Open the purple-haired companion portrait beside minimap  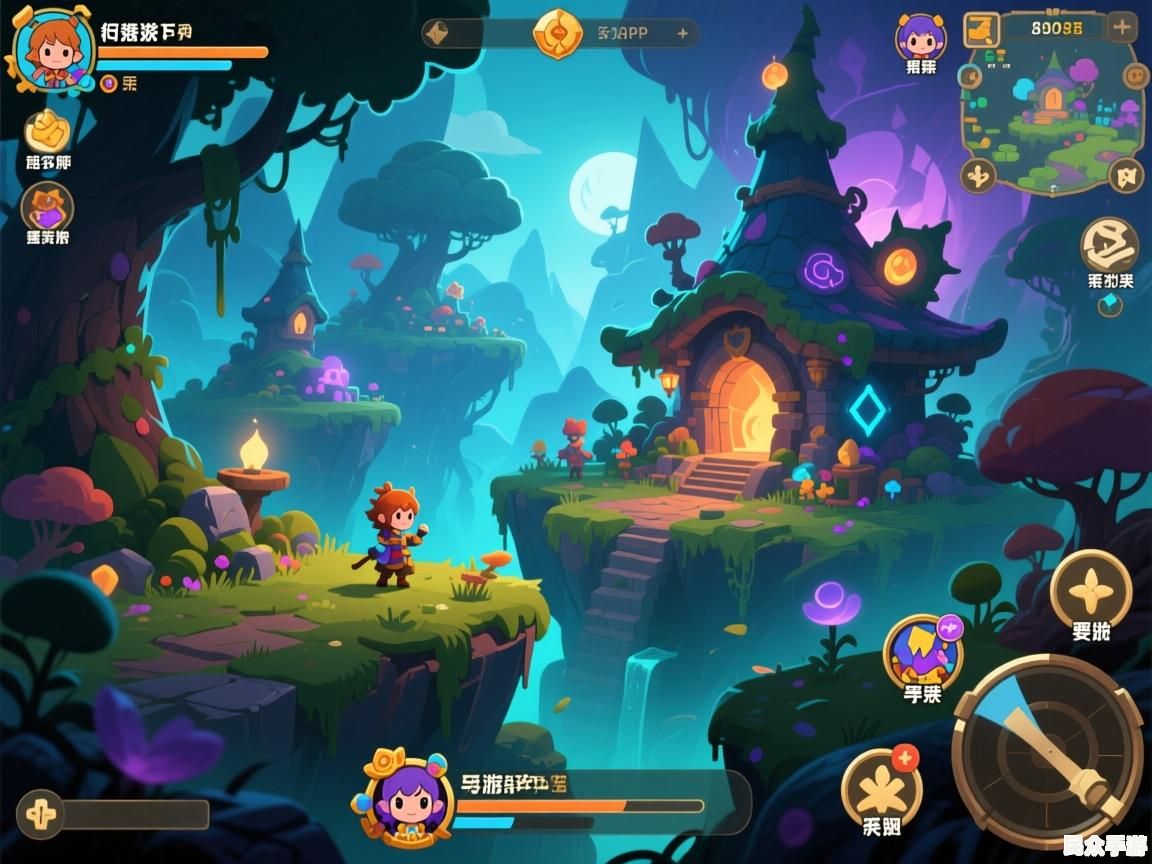(x=921, y=40)
